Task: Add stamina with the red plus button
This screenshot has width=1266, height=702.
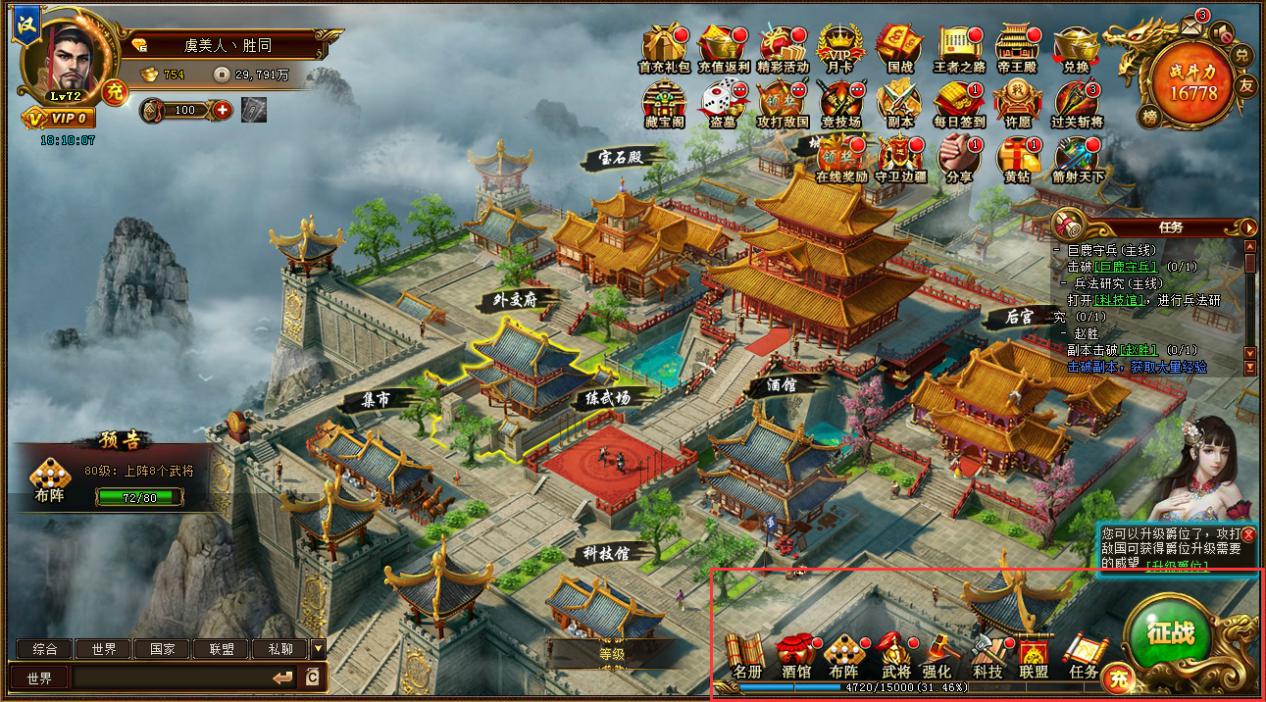Action: tap(221, 110)
